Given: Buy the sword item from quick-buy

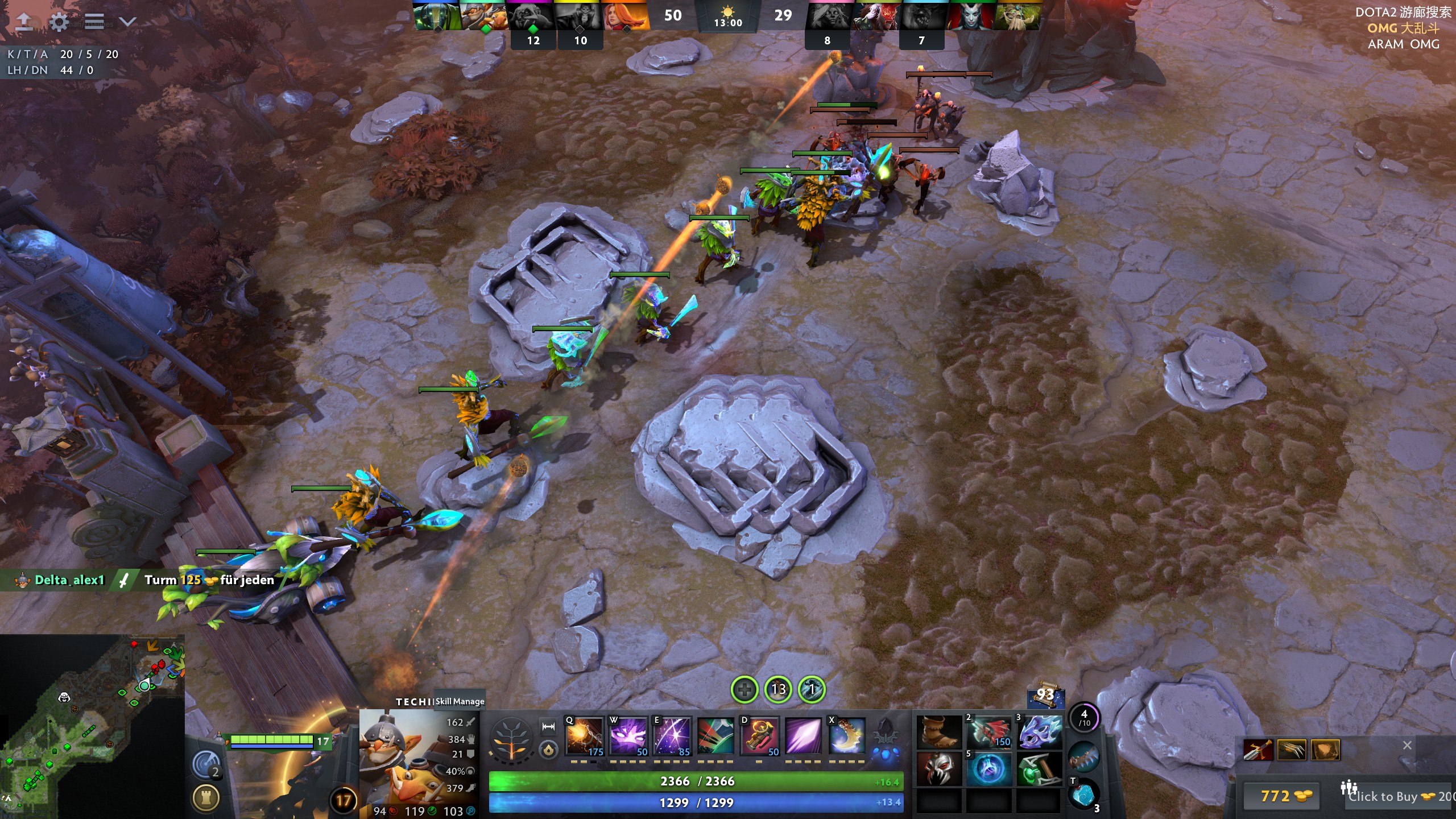Looking at the screenshot, I should (1258, 750).
